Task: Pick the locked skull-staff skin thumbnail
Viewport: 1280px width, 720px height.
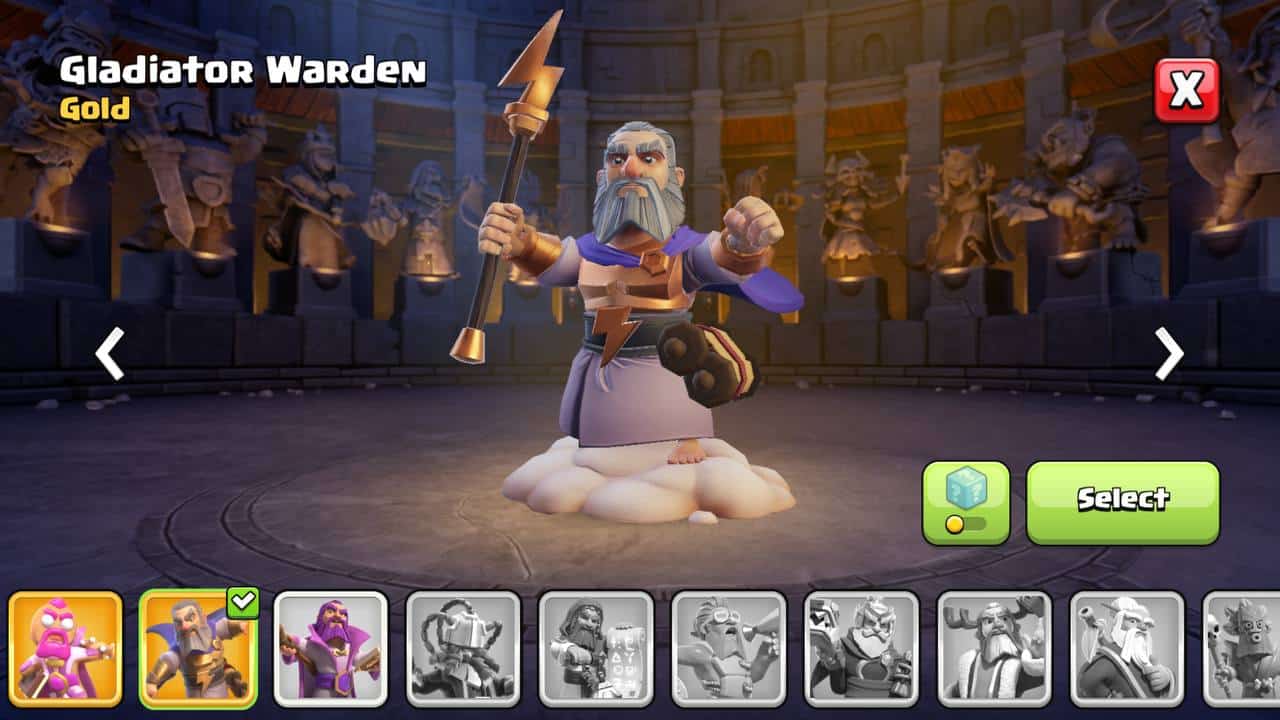Action: [x=1244, y=648]
